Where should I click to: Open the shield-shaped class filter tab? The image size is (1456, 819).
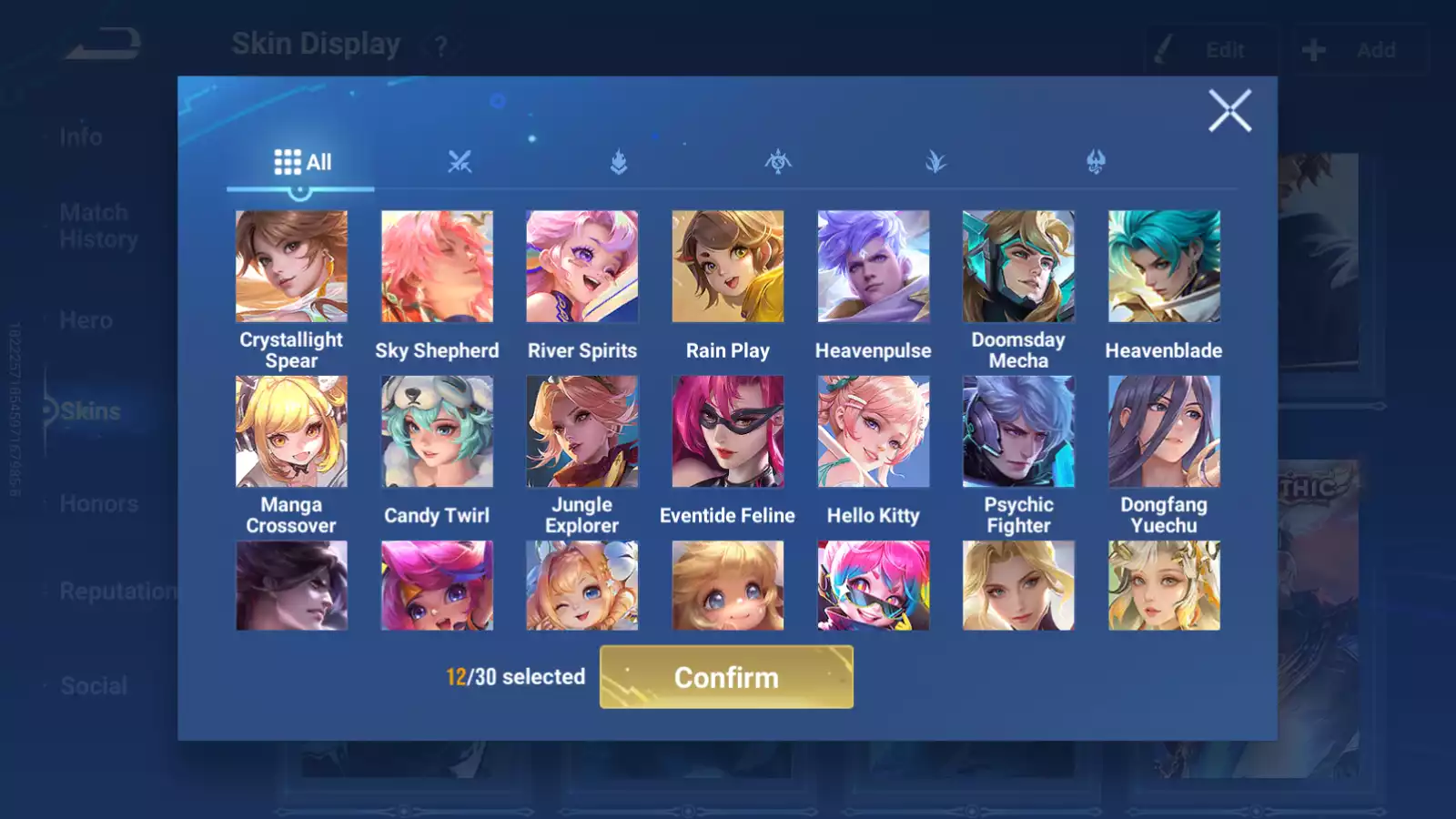pyautogui.click(x=619, y=163)
